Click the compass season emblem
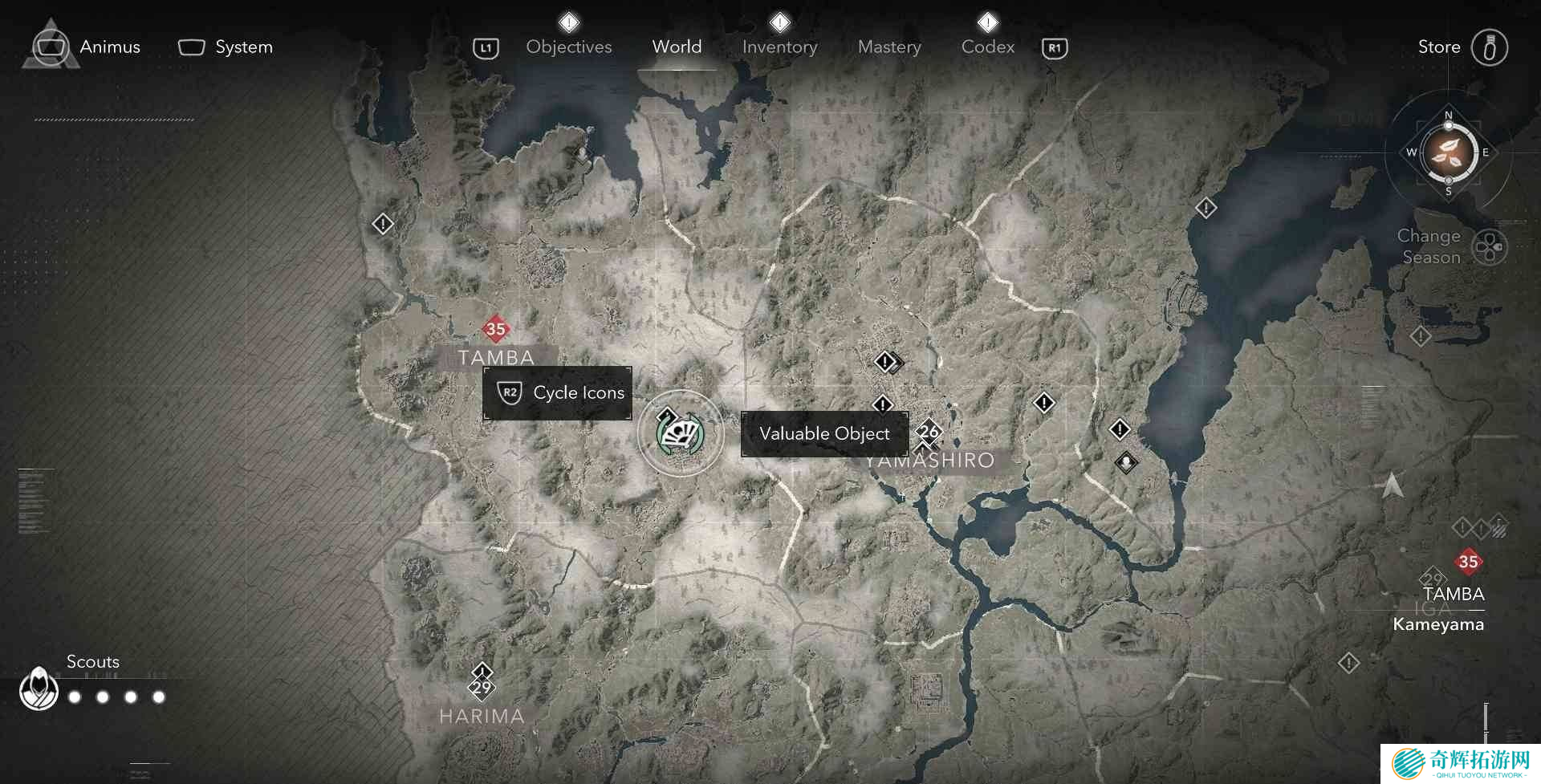The image size is (1541, 784). [x=1448, y=152]
